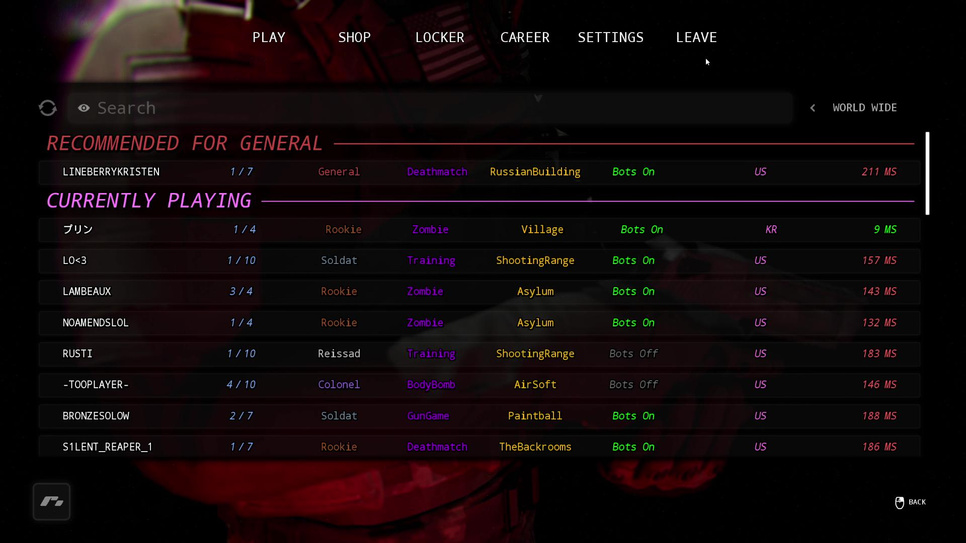Join RUSTI's ShootingRange server
The image size is (966, 543).
[x=479, y=354]
